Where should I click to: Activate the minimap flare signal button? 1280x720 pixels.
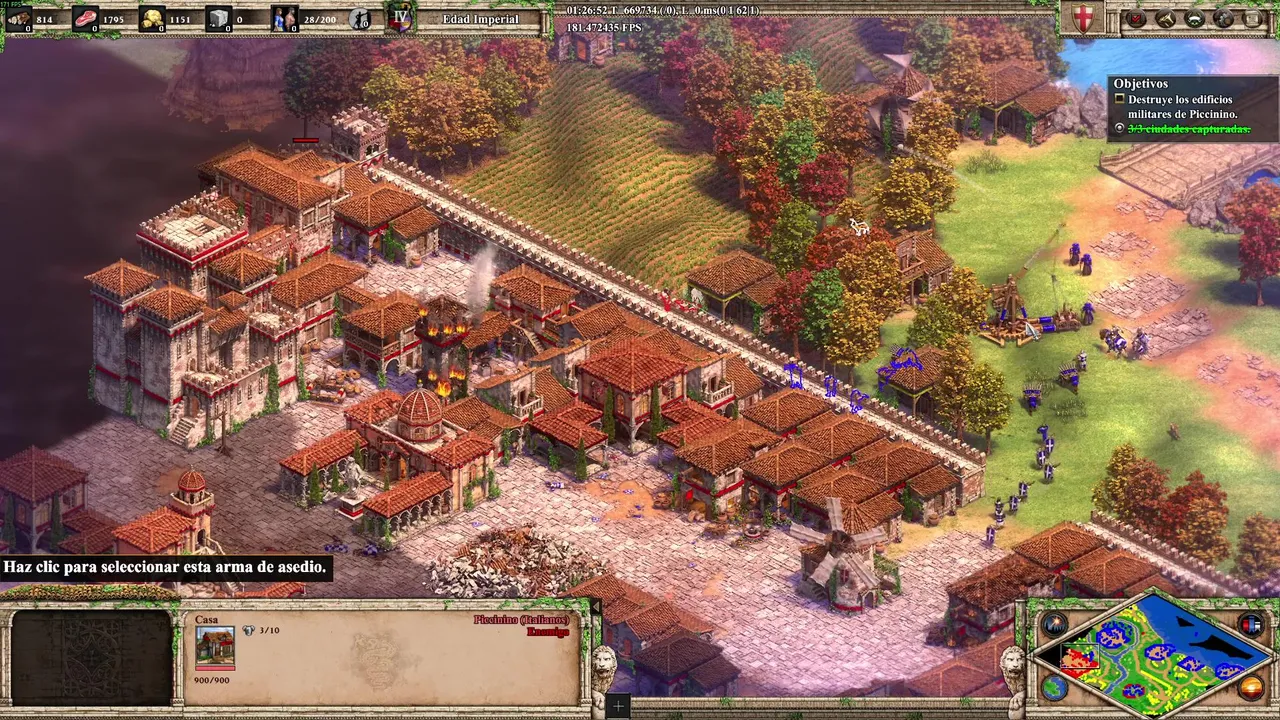1053,626
